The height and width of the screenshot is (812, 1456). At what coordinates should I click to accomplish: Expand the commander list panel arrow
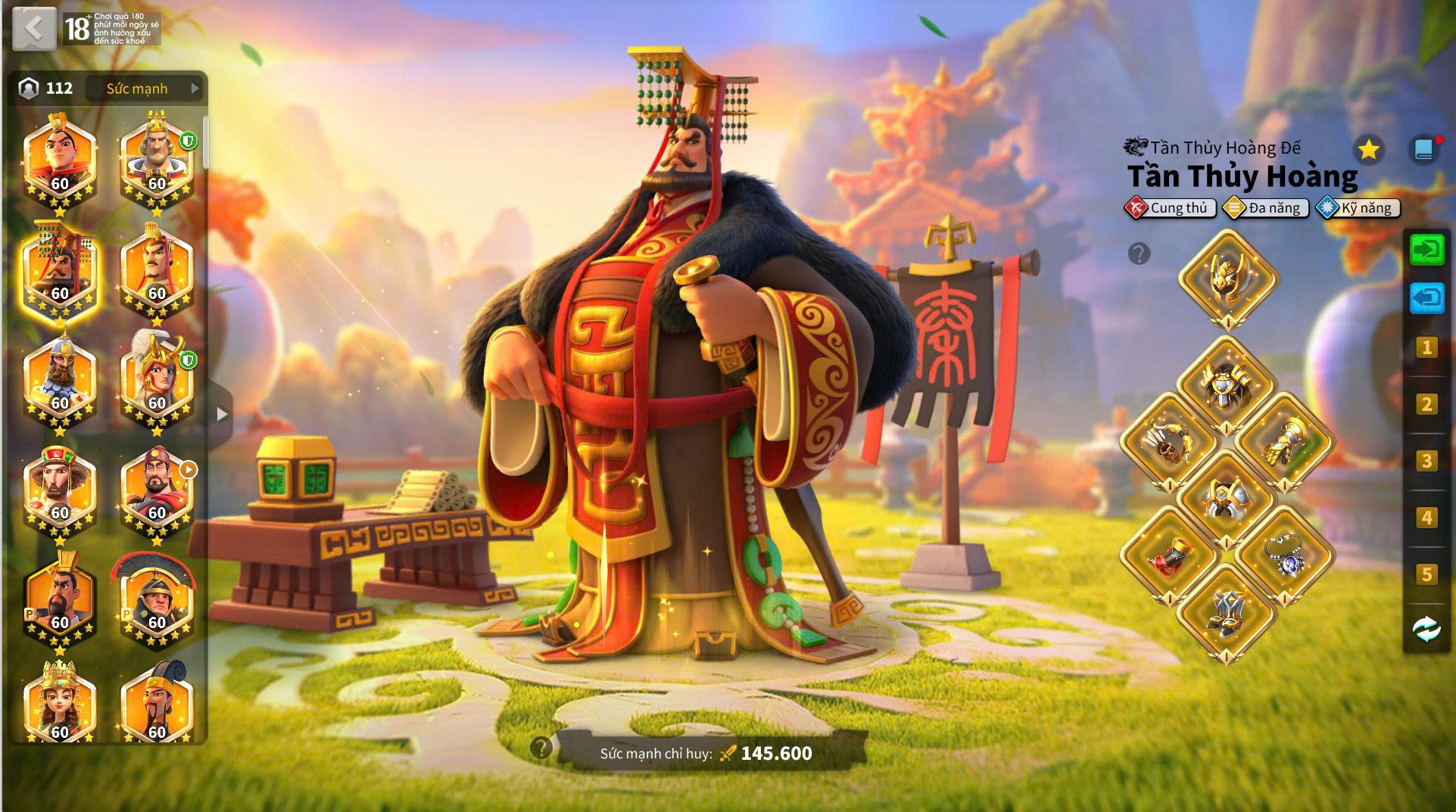coord(221,414)
